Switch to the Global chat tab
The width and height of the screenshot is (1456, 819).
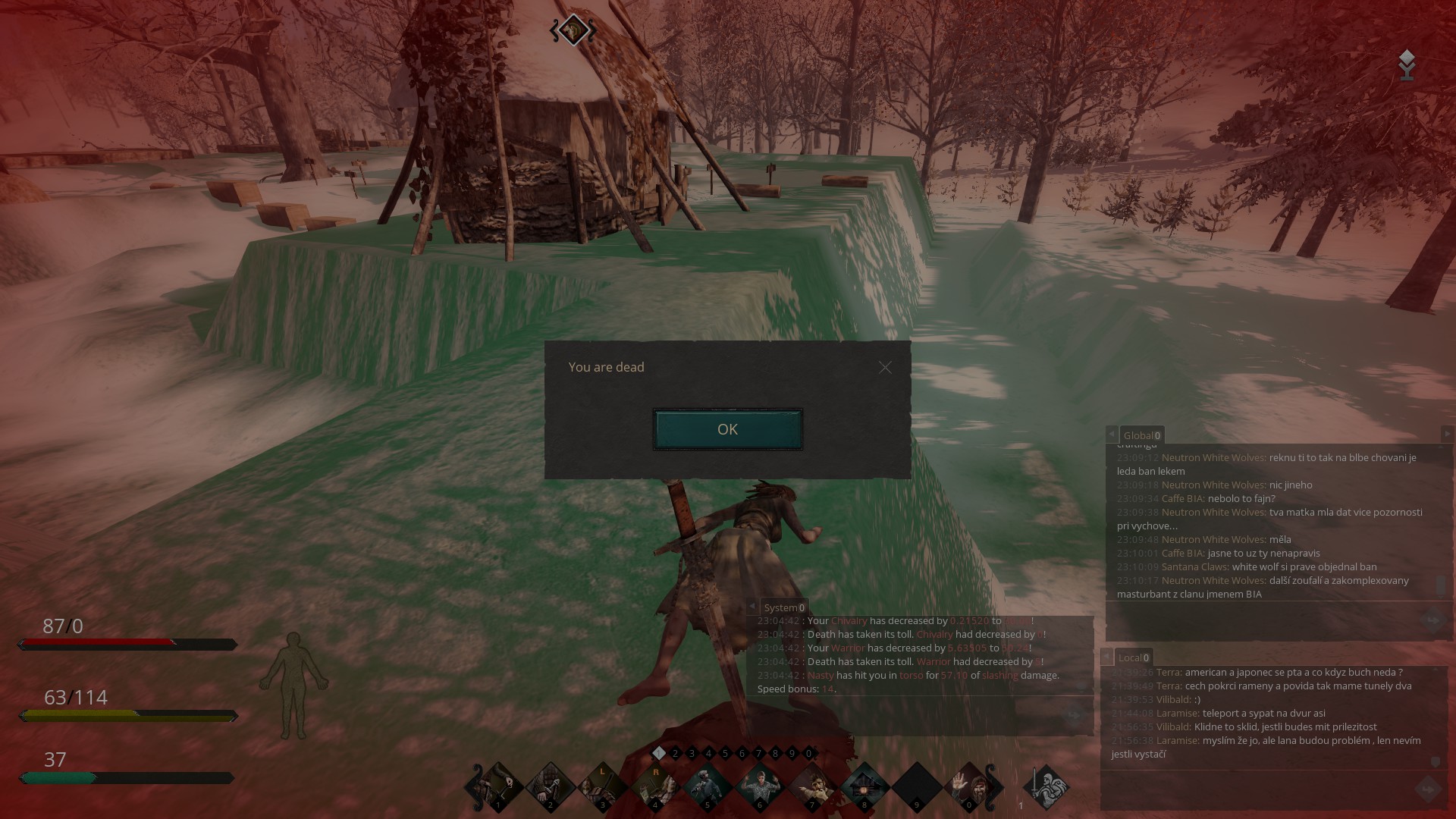[1141, 435]
